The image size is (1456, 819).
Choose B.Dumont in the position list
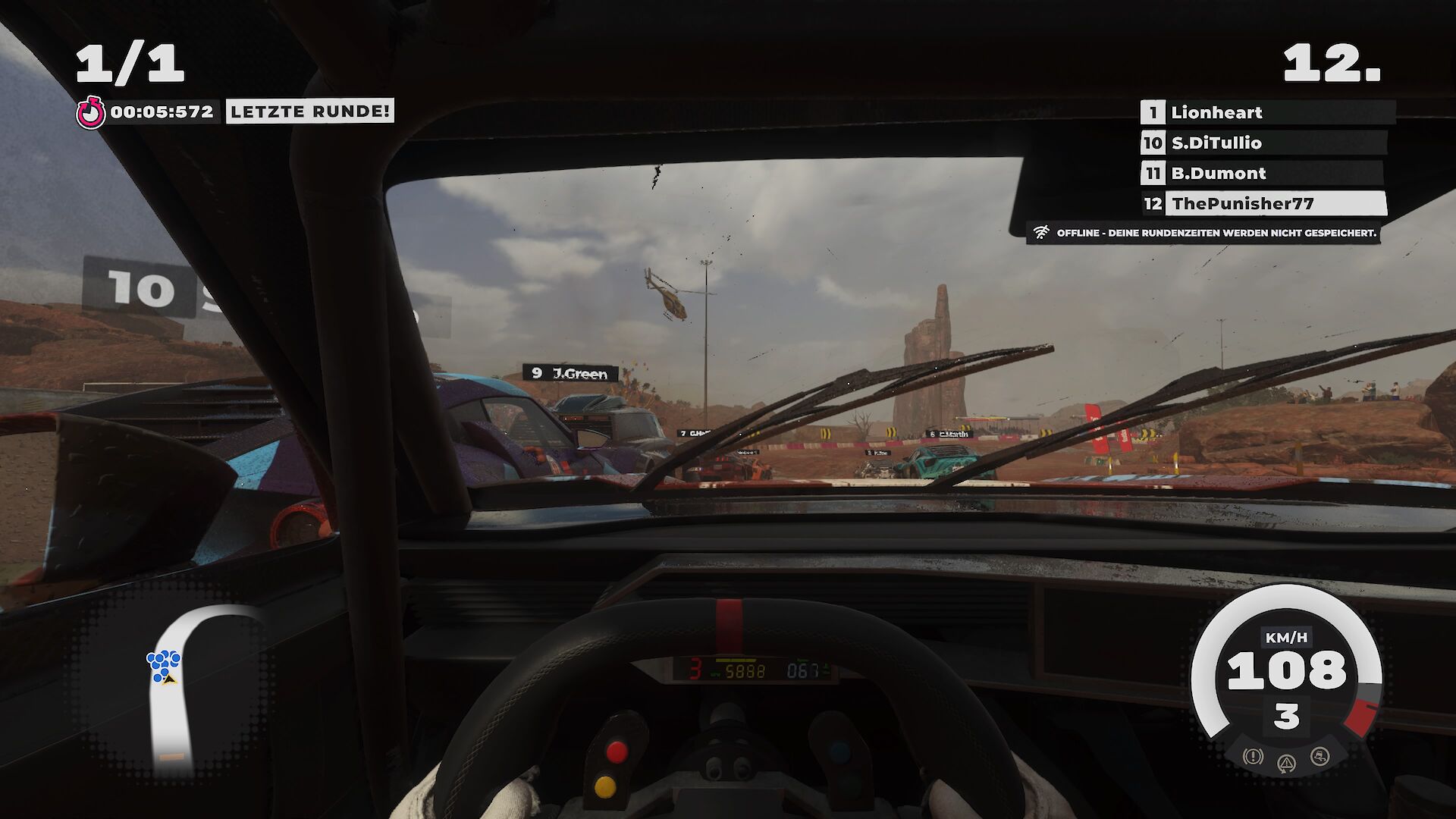click(x=1262, y=173)
